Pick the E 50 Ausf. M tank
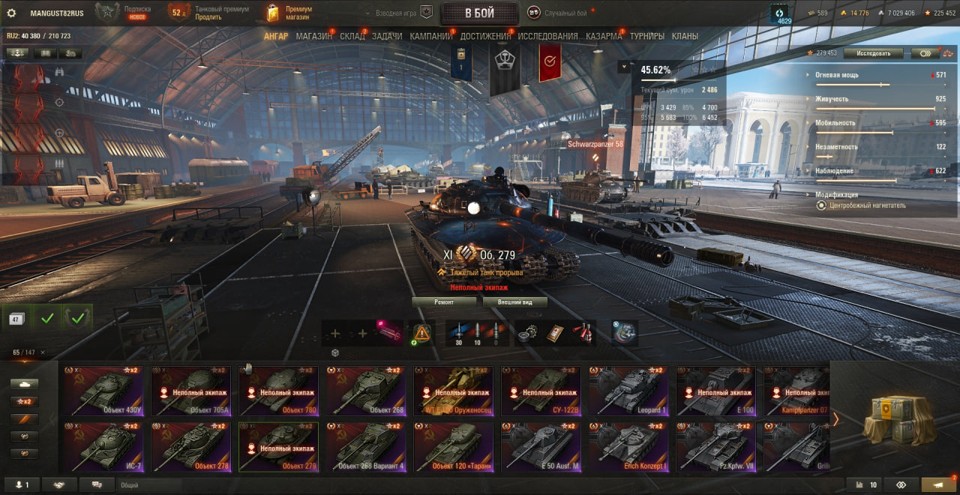 point(540,447)
